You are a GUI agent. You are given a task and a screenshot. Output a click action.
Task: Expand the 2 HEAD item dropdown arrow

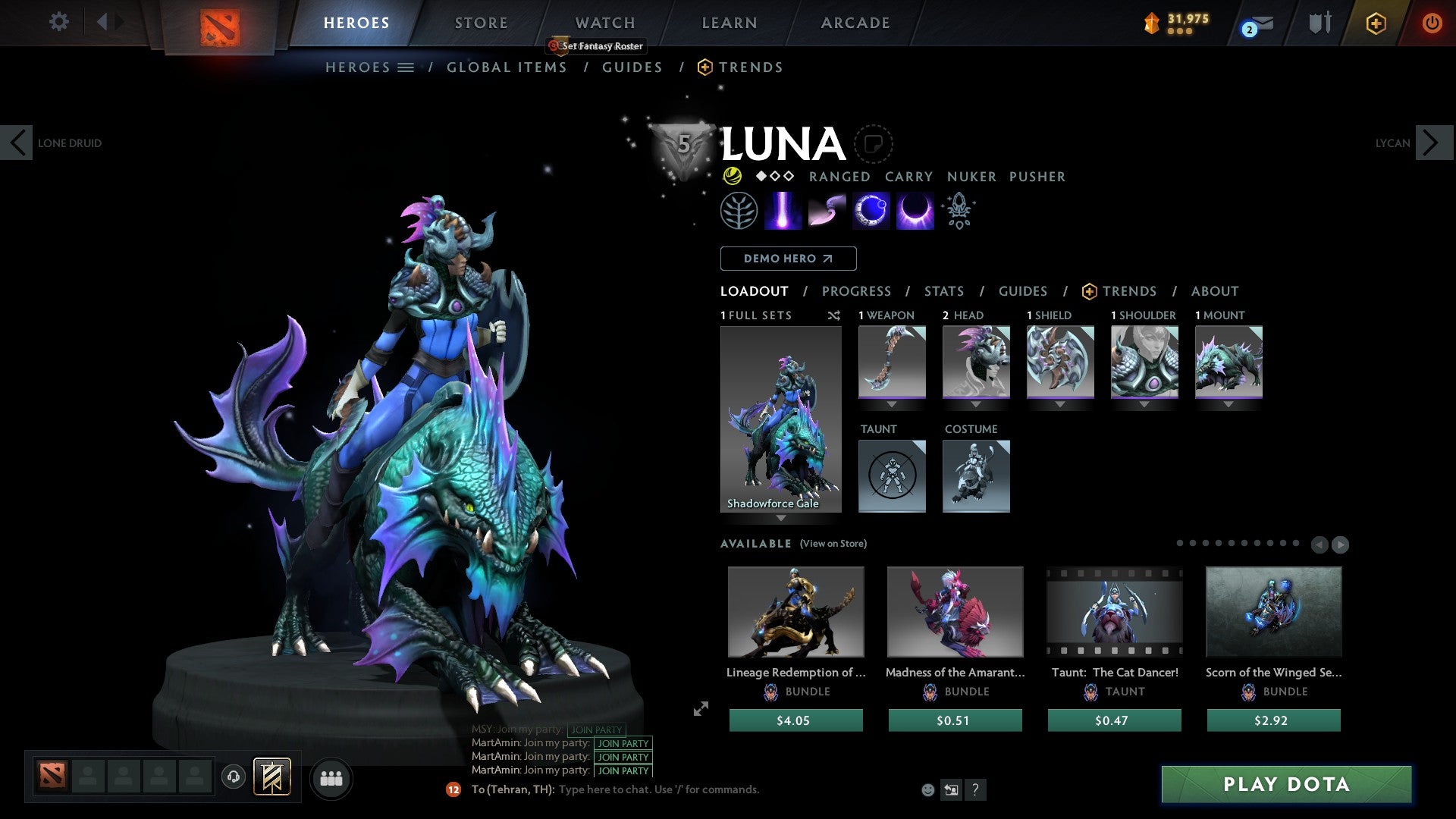(x=975, y=404)
